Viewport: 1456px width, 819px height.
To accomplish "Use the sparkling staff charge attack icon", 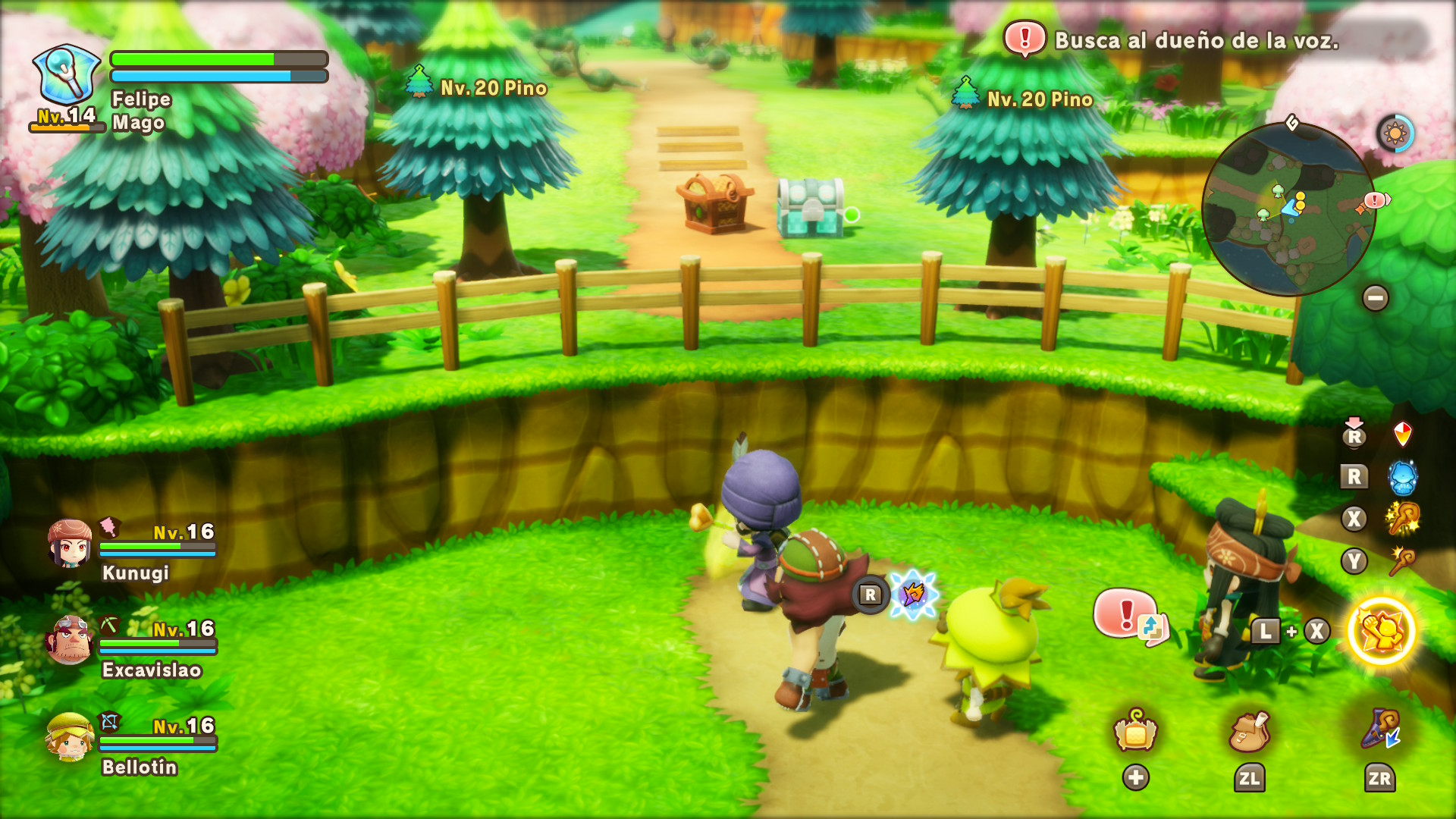I will (x=1402, y=519).
